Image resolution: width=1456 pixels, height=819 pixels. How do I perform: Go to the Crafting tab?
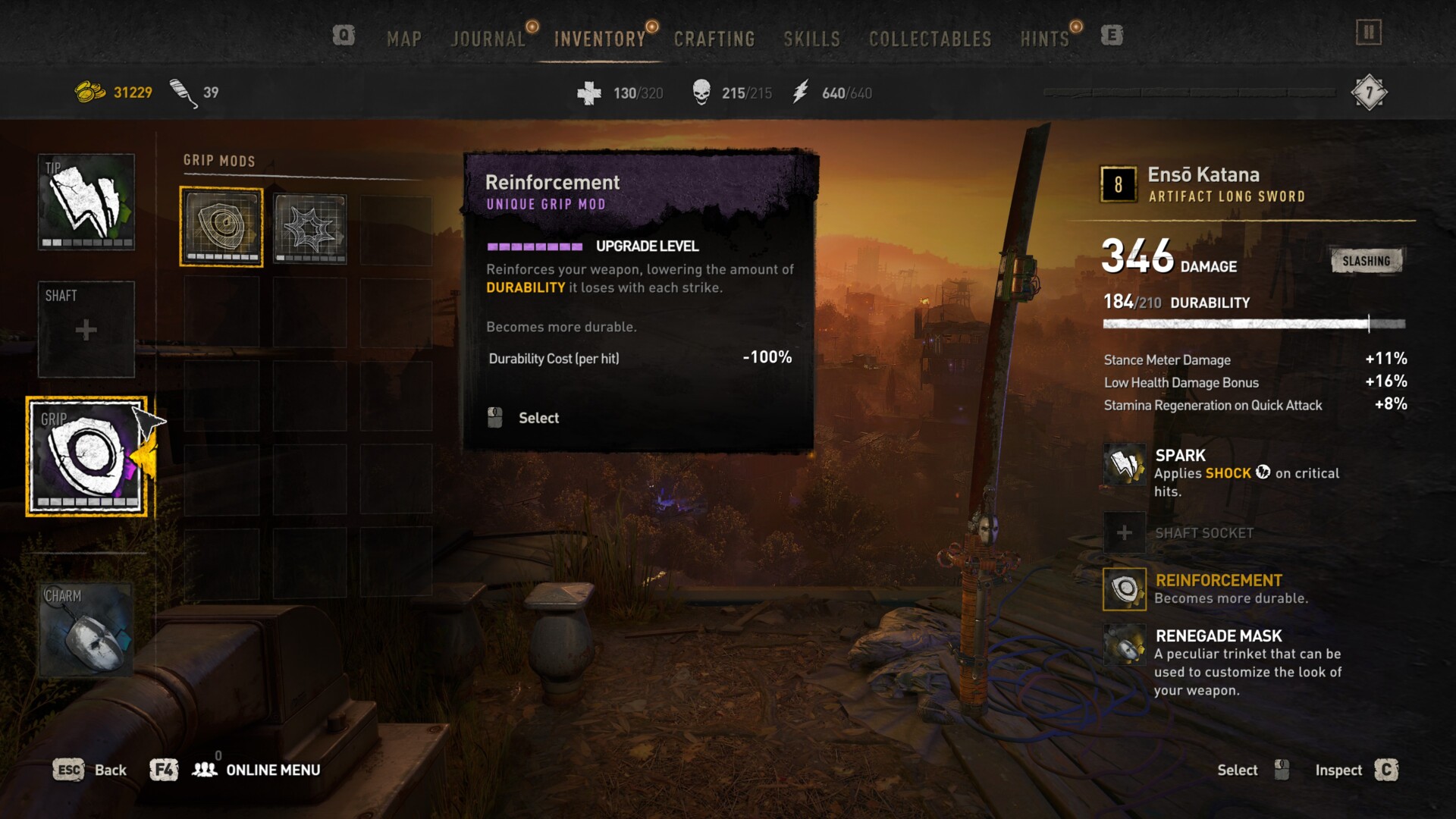click(x=714, y=39)
